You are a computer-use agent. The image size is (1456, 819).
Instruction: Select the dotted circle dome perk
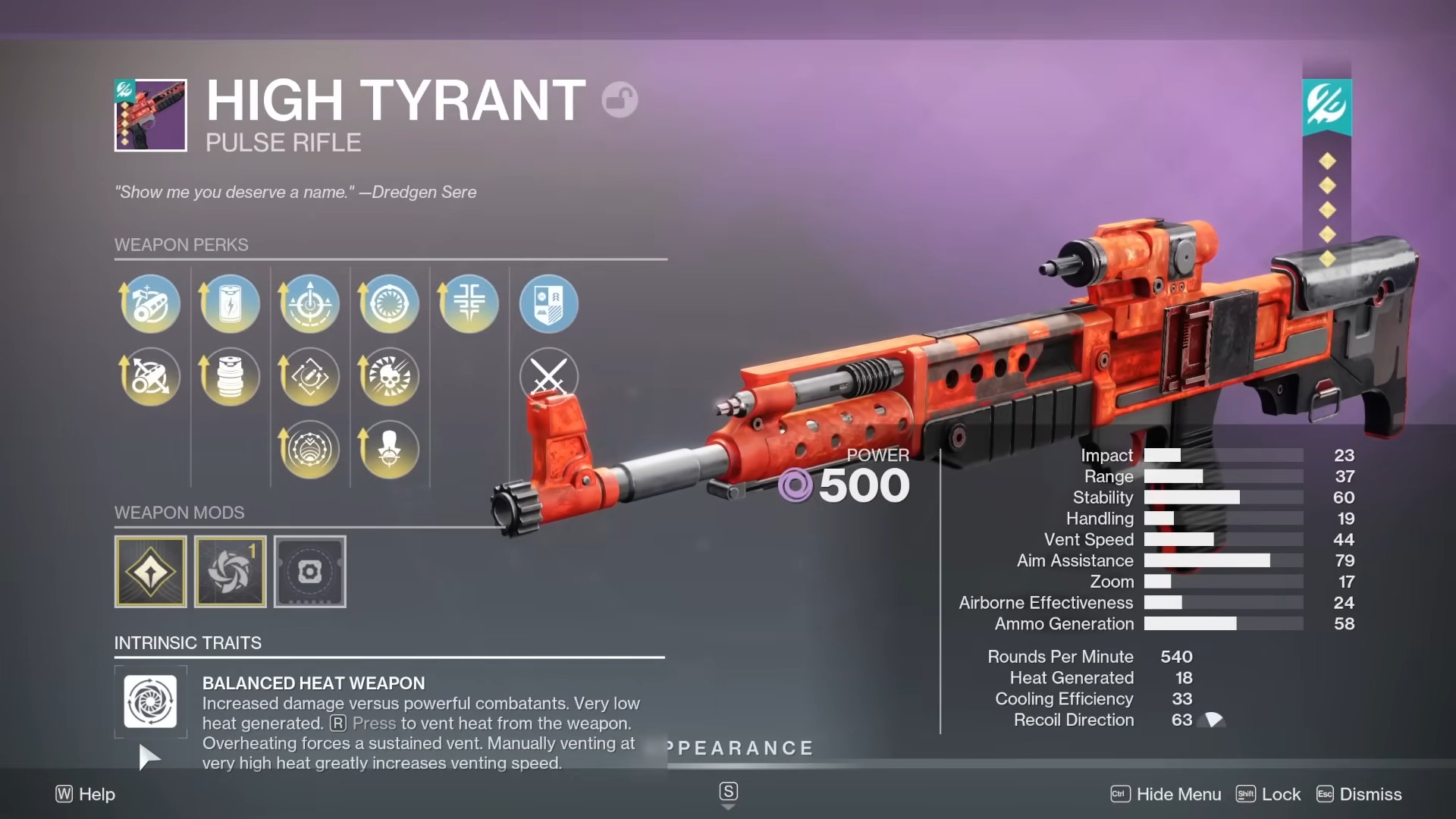(309, 450)
